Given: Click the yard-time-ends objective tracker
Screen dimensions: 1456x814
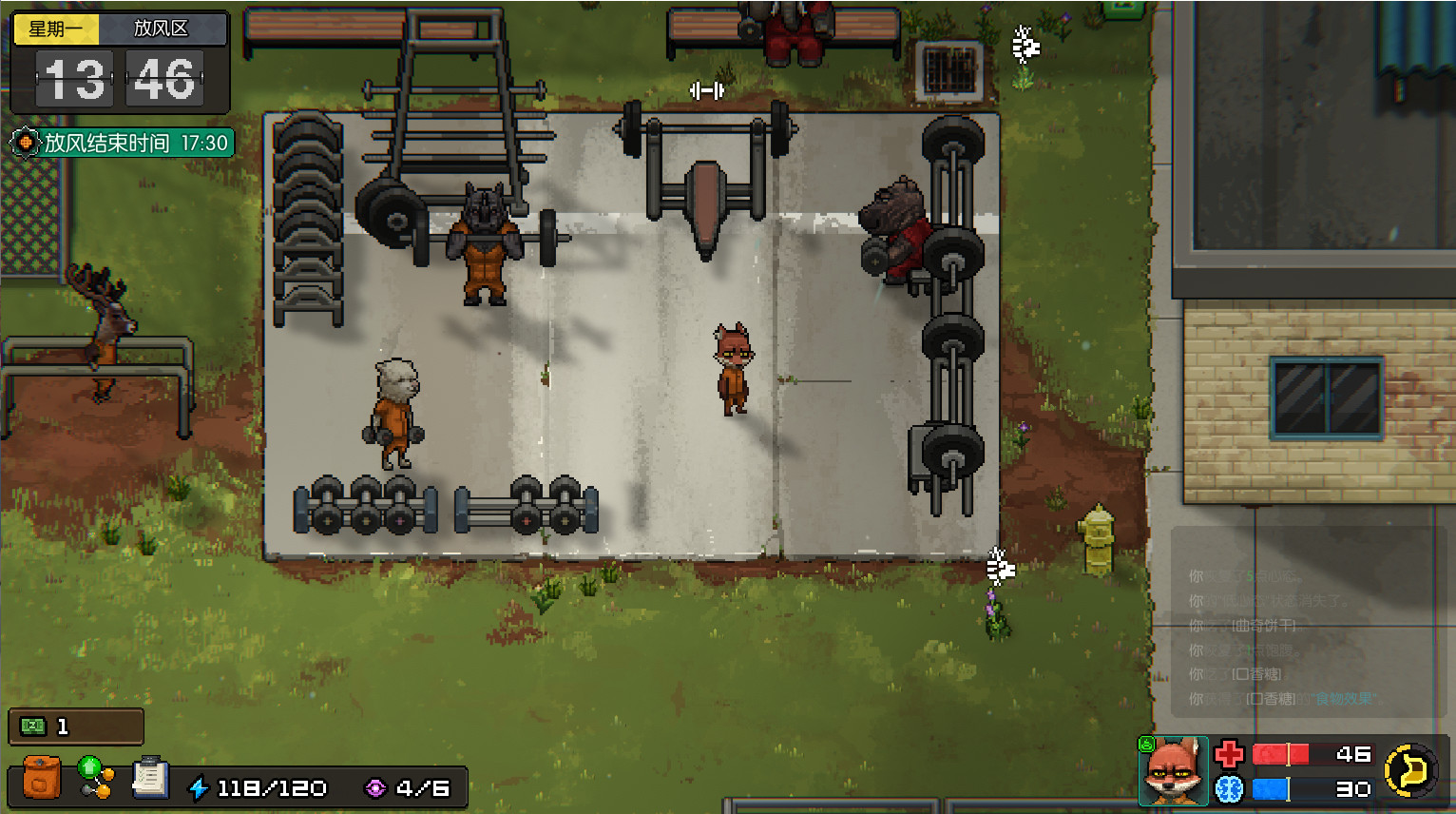Looking at the screenshot, I should pos(123,144).
